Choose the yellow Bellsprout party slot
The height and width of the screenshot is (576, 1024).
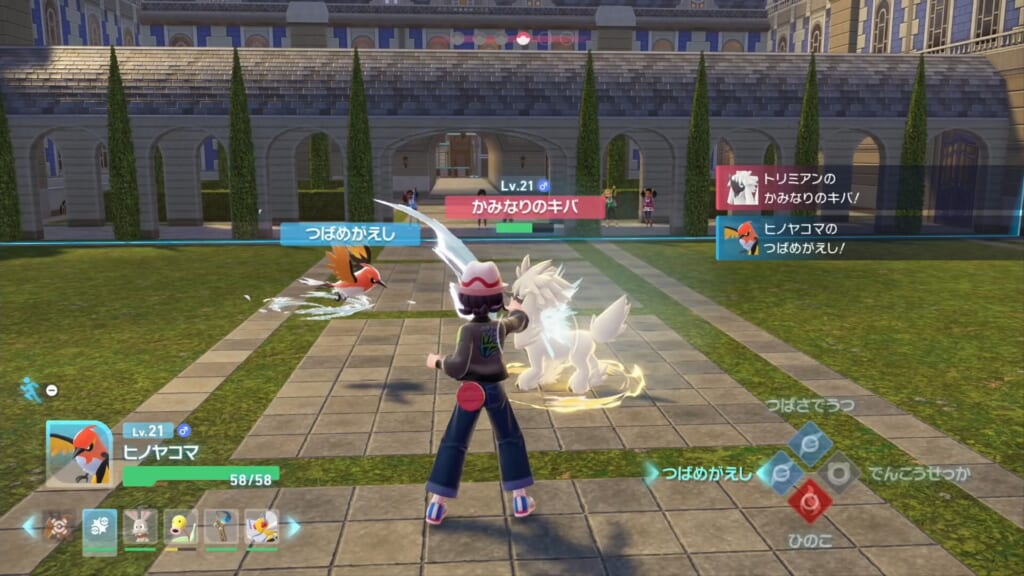click(x=180, y=527)
